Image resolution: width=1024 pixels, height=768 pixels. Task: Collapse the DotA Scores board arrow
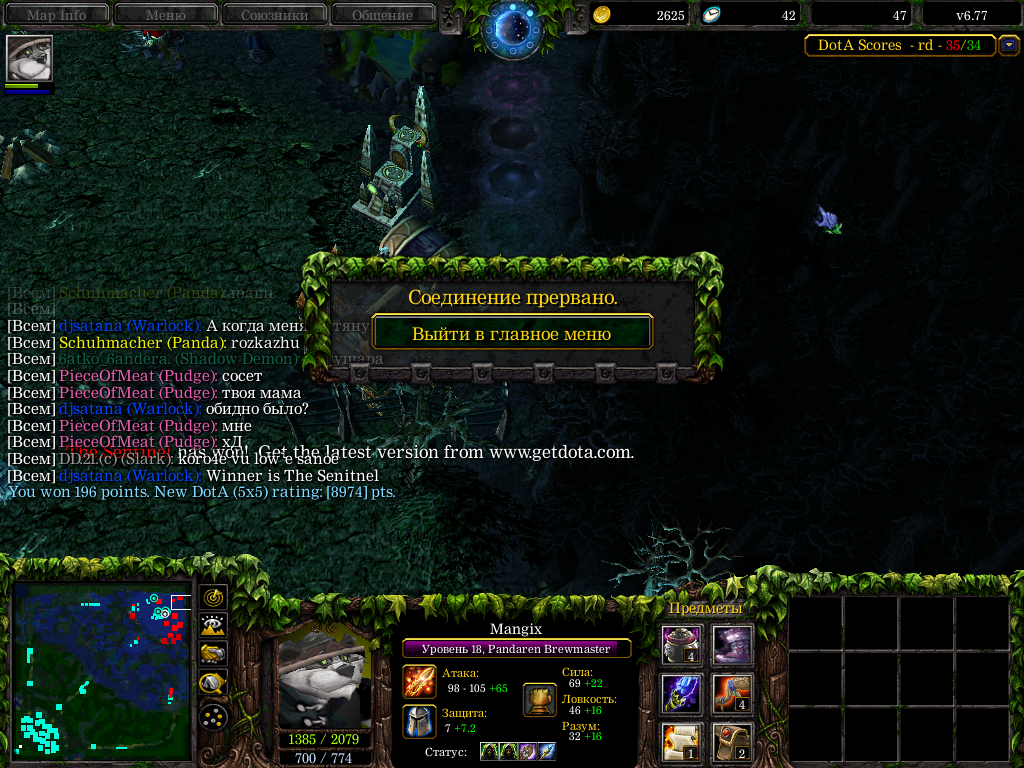(x=1009, y=45)
